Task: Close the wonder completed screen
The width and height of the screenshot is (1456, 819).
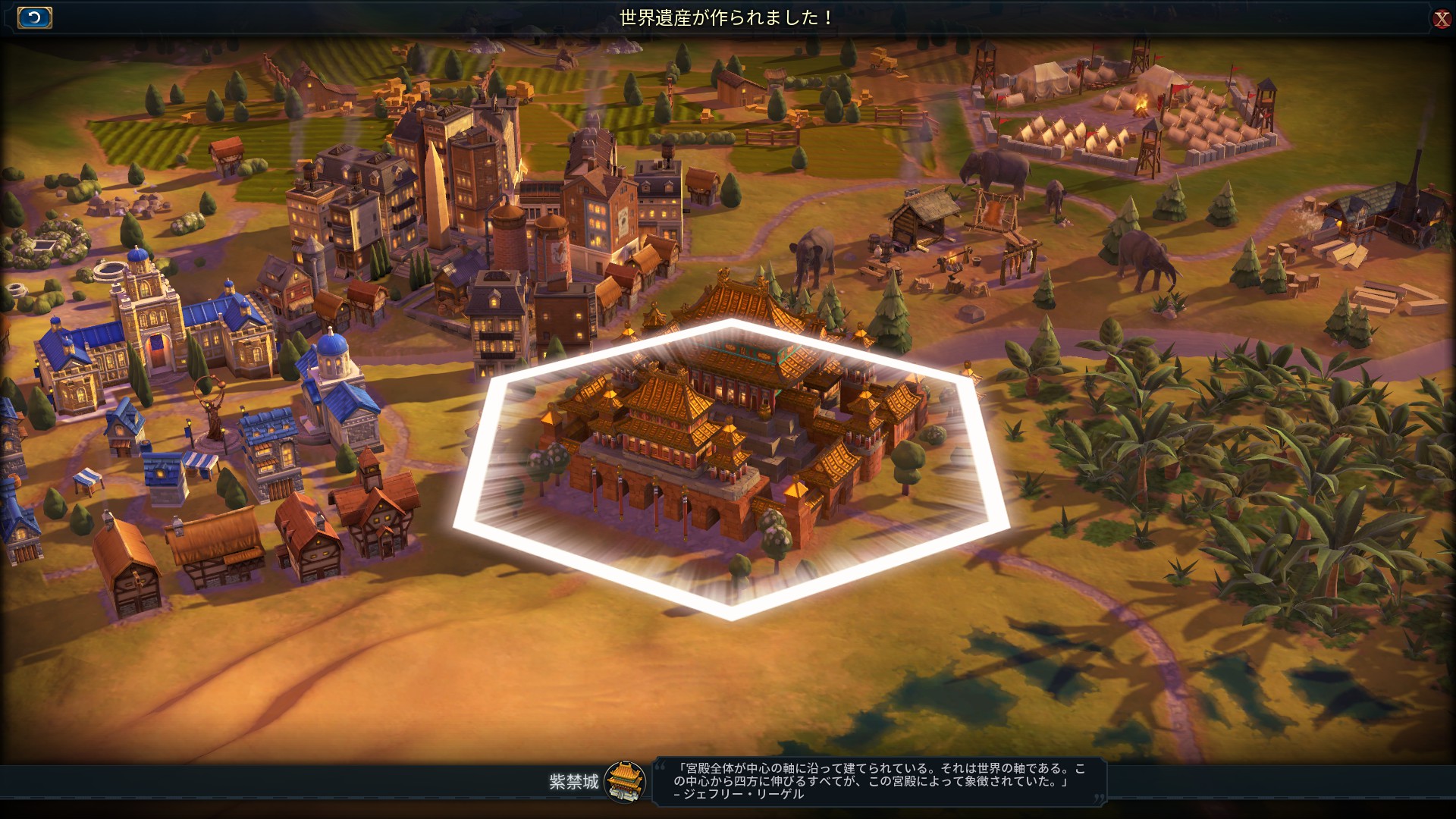Action: point(1441,18)
